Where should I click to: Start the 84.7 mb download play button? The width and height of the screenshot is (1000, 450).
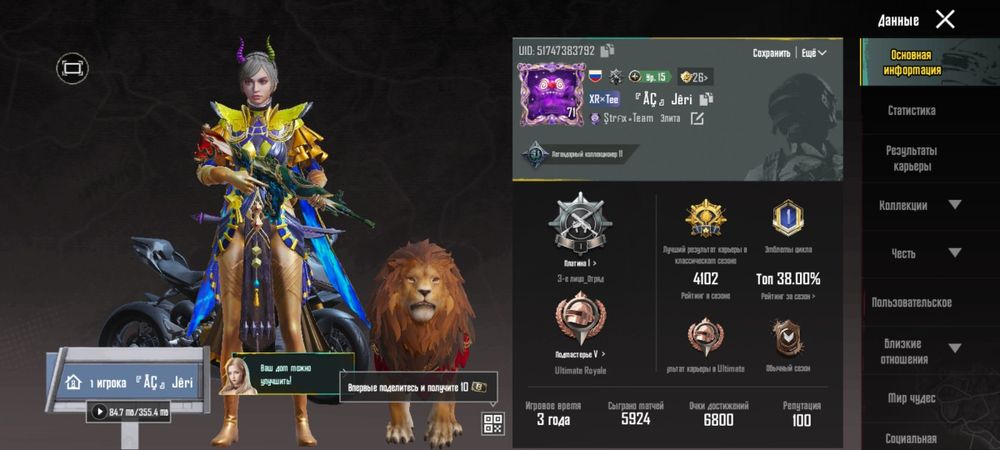[99, 411]
